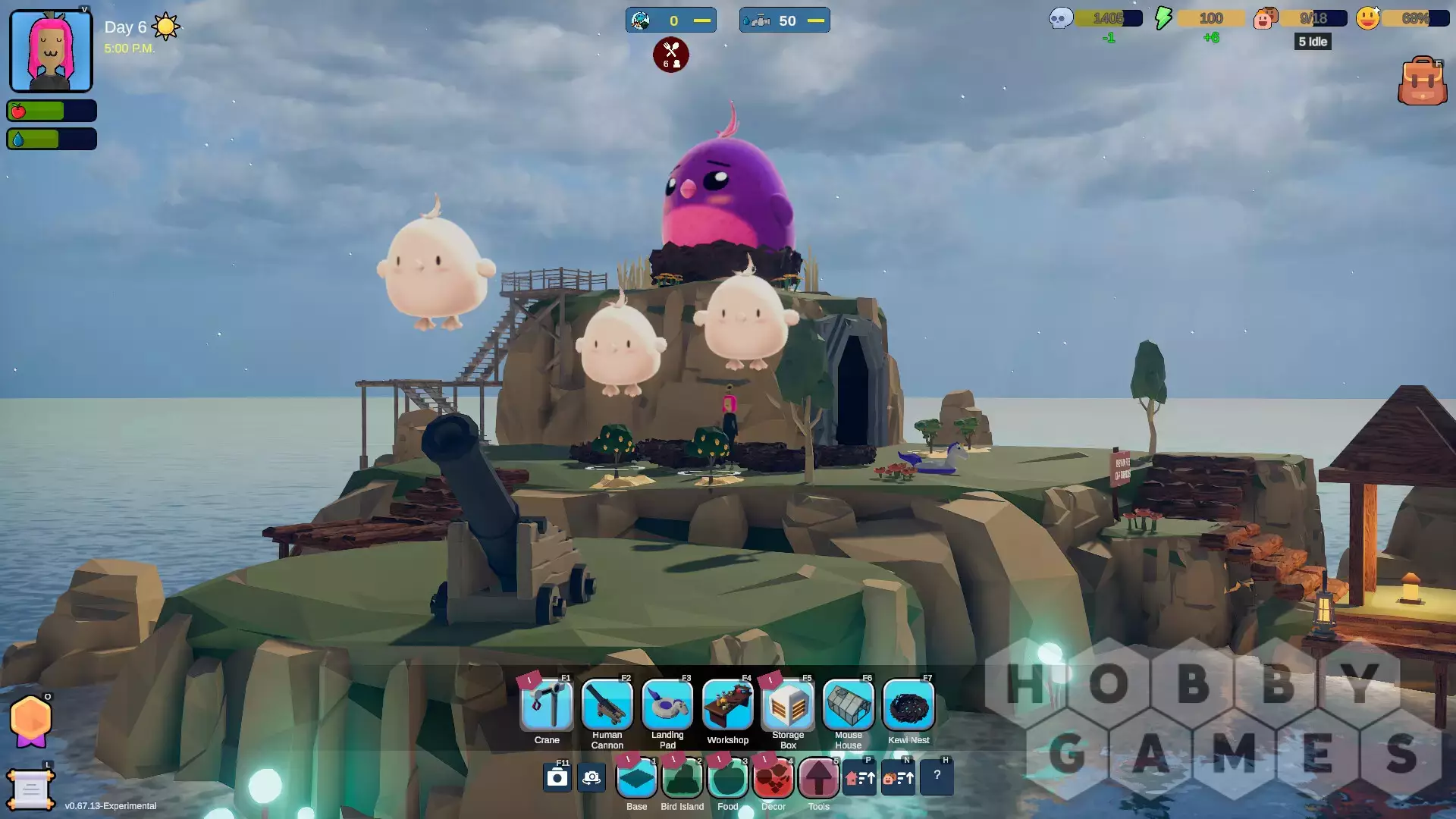Open the Decor build category
This screenshot has width=1456, height=819.
(x=773, y=778)
